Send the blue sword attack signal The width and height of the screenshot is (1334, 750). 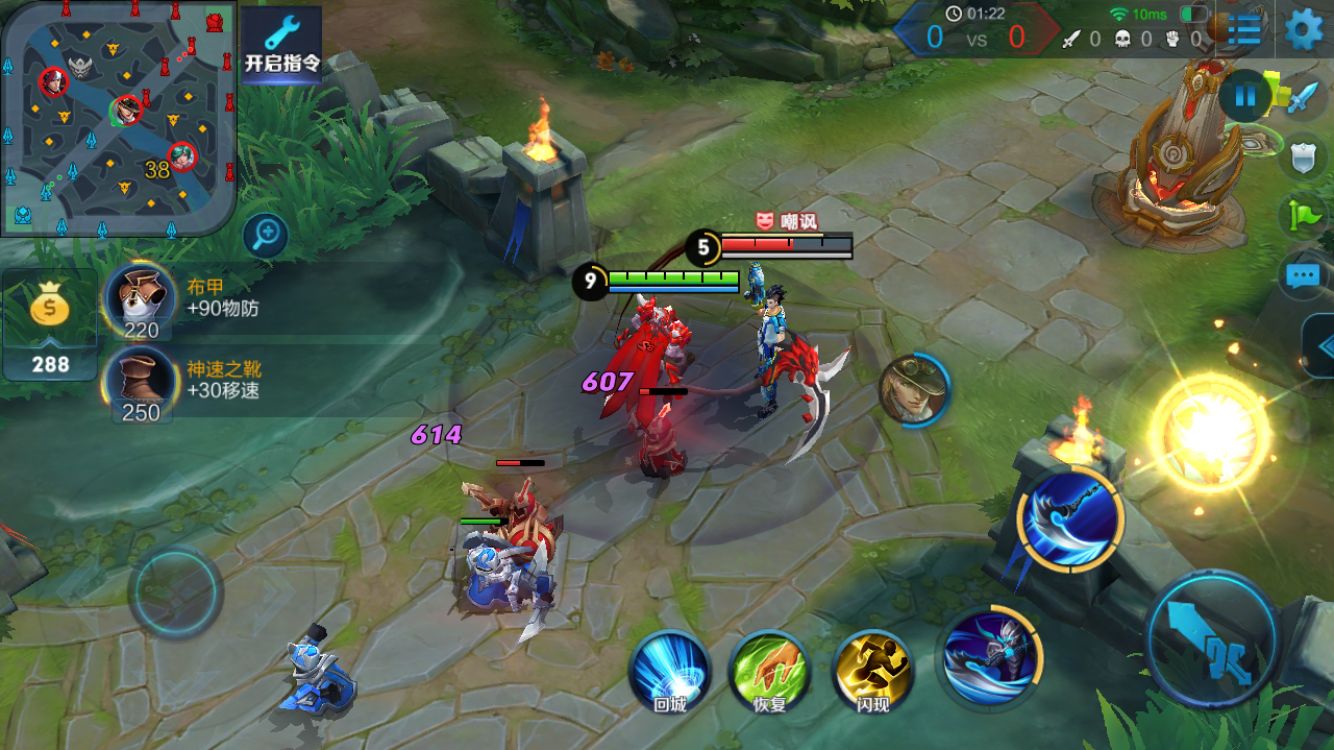click(1303, 97)
